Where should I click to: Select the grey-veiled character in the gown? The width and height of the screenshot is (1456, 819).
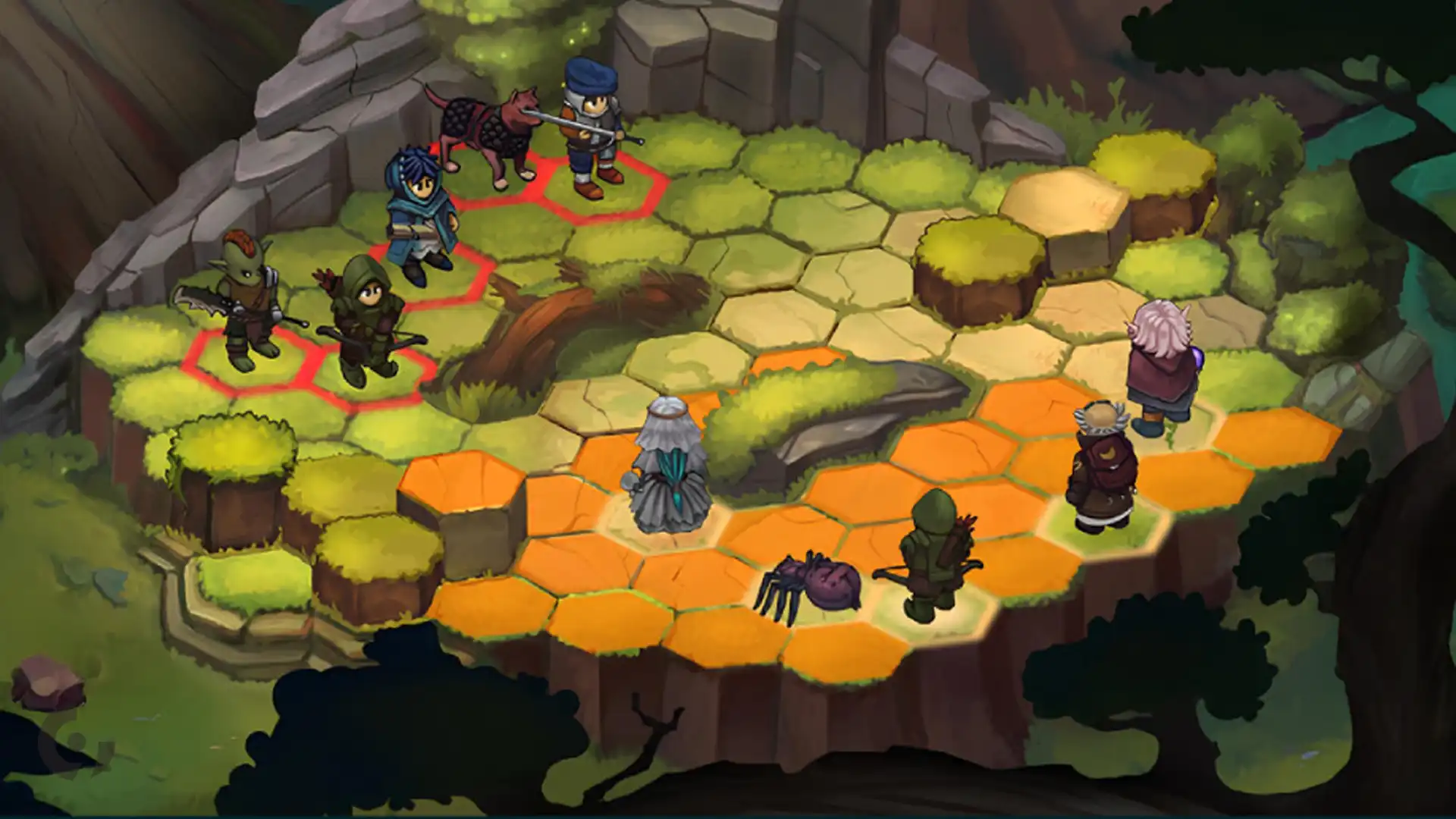point(667,466)
